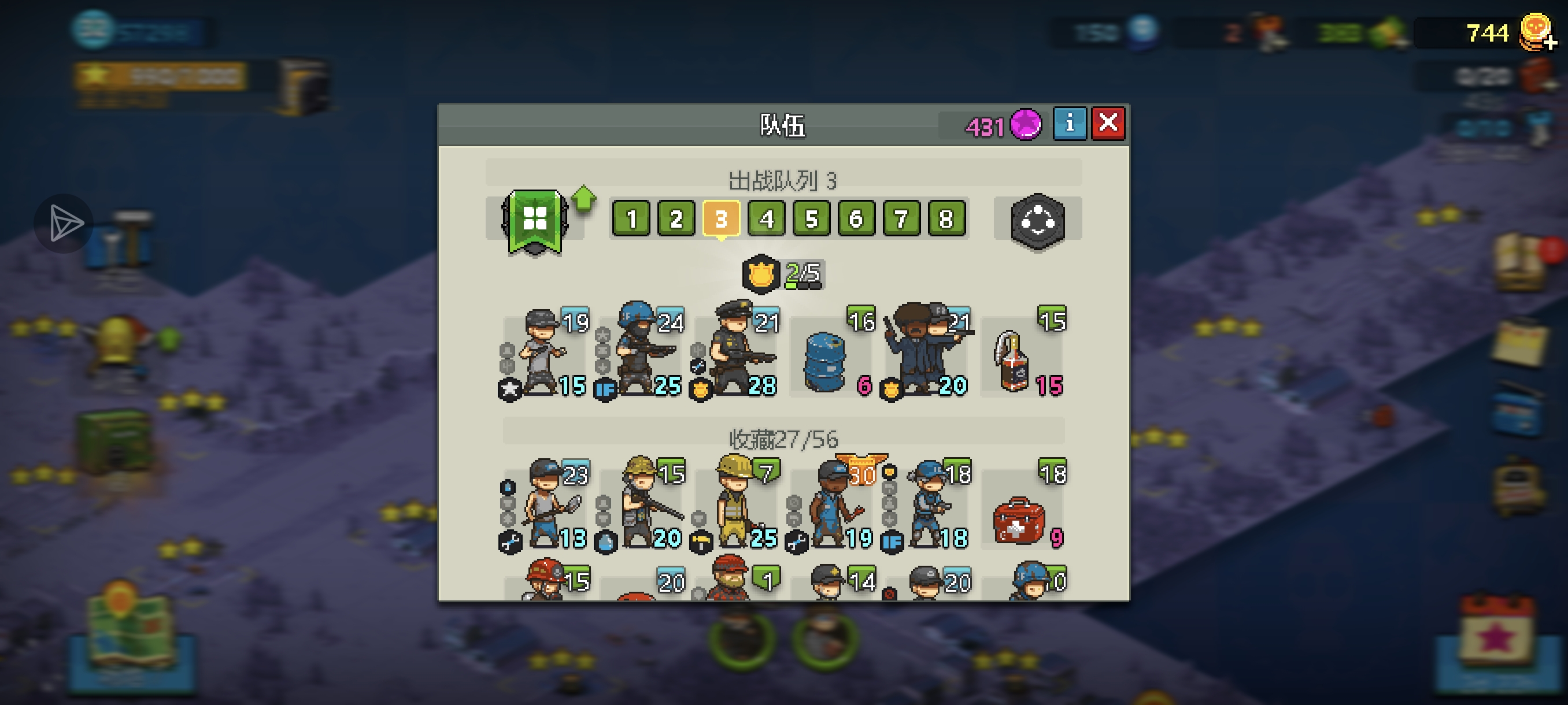
Task: Choose battle lineup 7
Action: click(x=901, y=218)
